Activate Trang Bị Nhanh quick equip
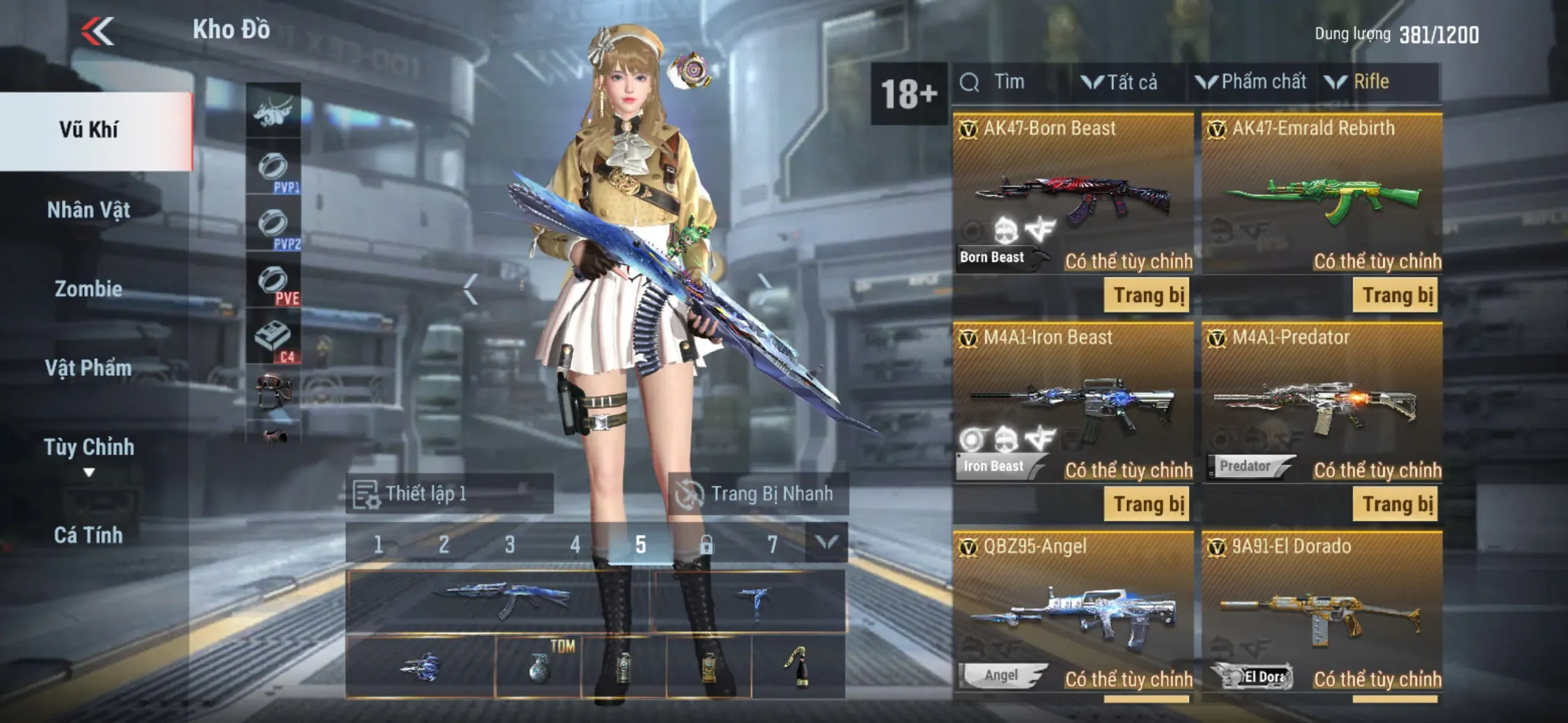The image size is (1568, 723). click(758, 494)
